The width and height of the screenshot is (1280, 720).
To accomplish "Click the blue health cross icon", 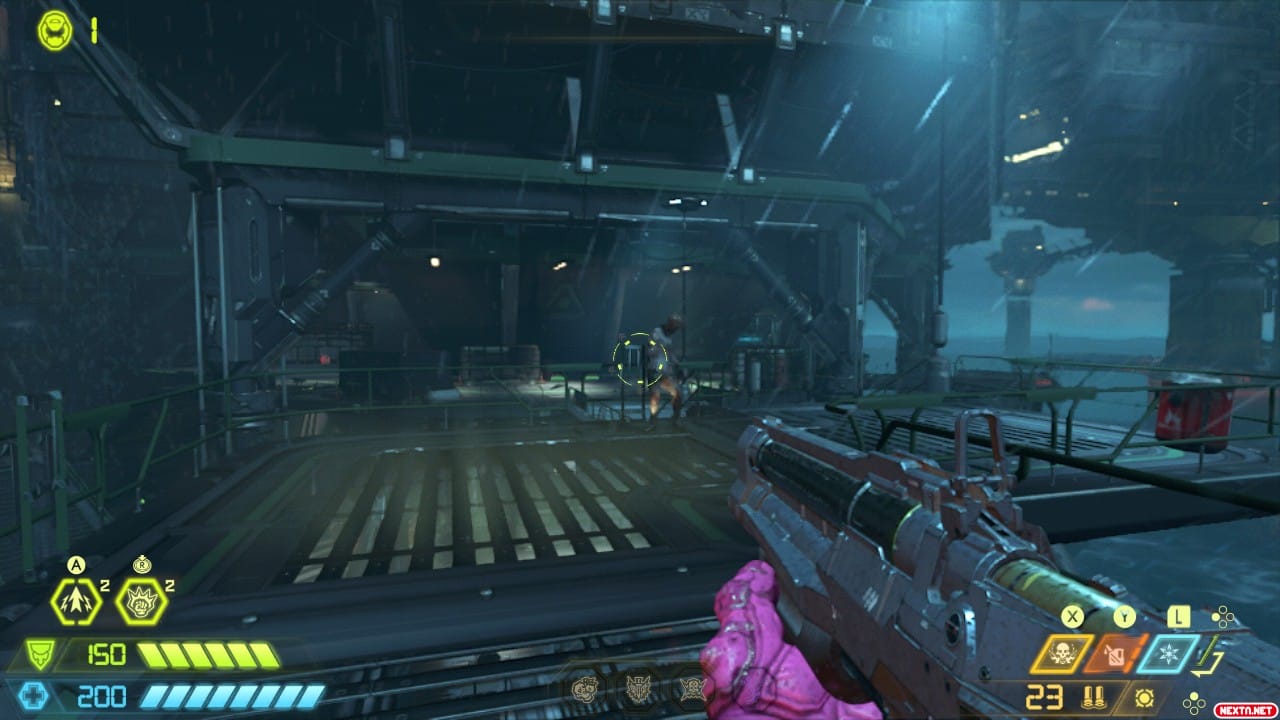I will (36, 696).
